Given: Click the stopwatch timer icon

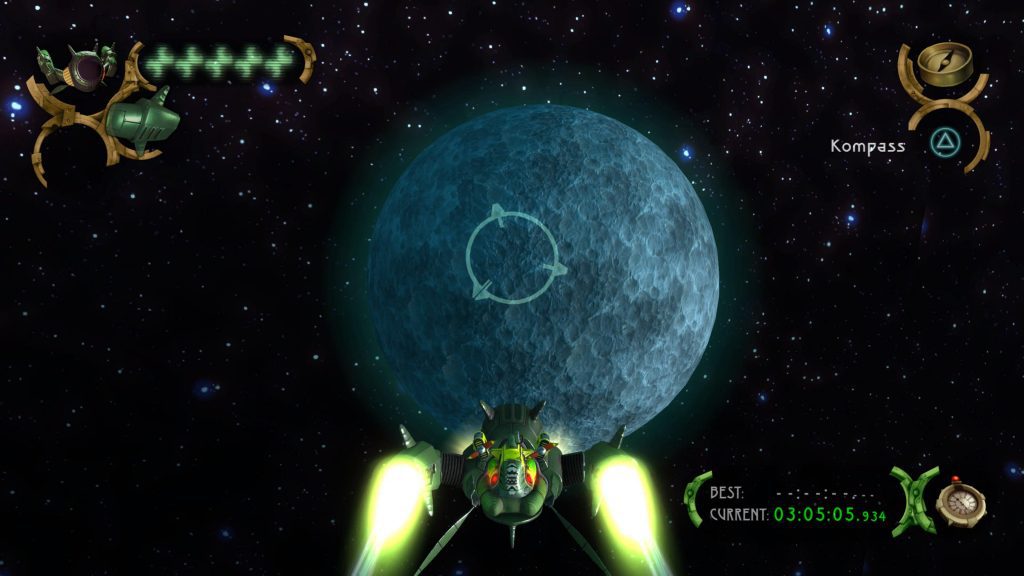Looking at the screenshot, I should [961, 499].
